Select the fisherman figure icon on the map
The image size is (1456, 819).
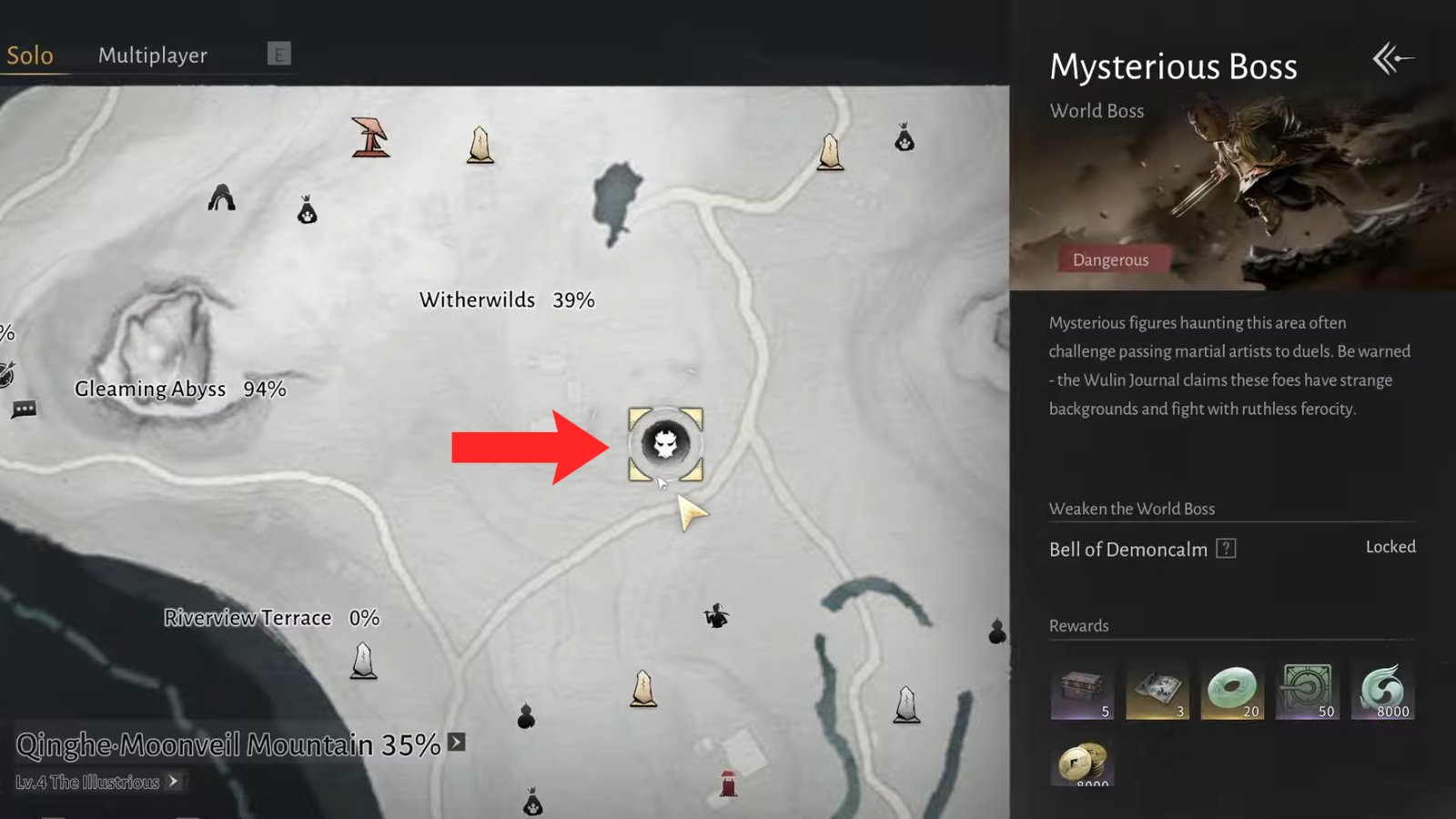pos(718,617)
